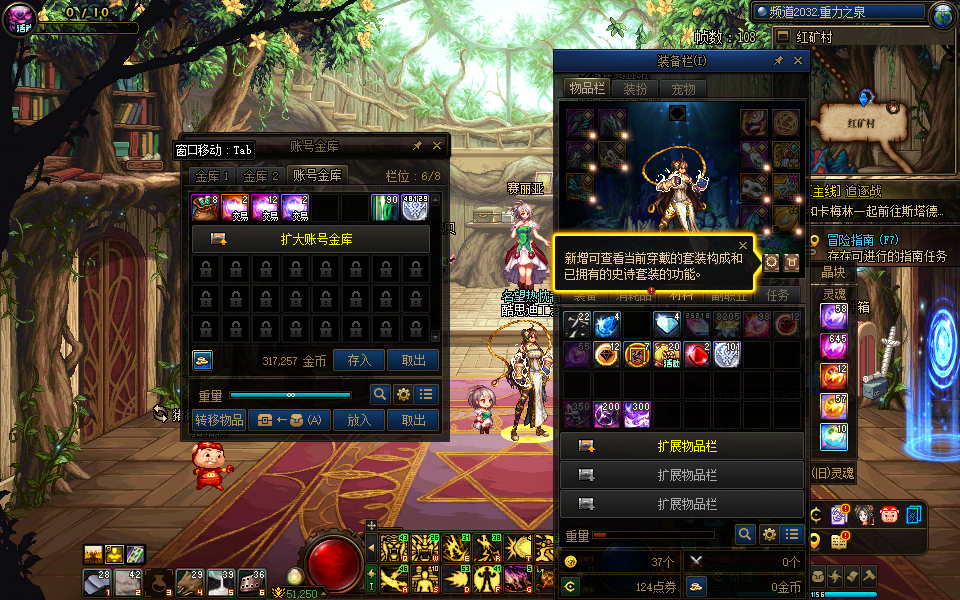Deposit gold with the 存入 button

[x=359, y=361]
